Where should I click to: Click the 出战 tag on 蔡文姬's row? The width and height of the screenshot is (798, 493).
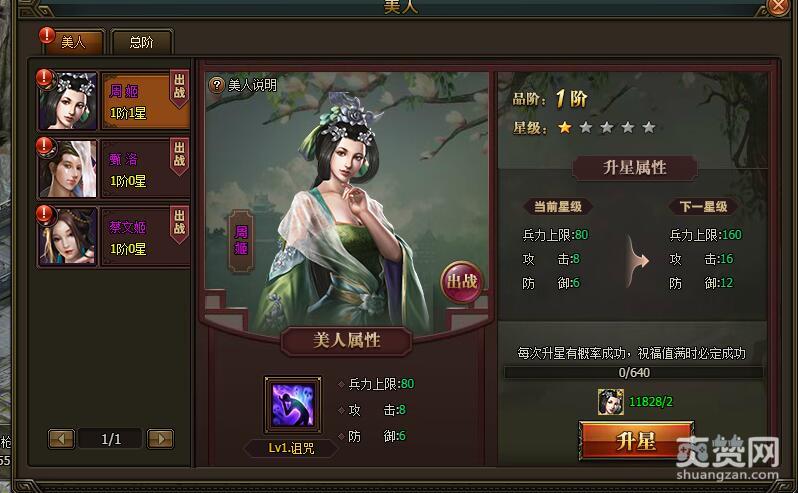tap(180, 224)
